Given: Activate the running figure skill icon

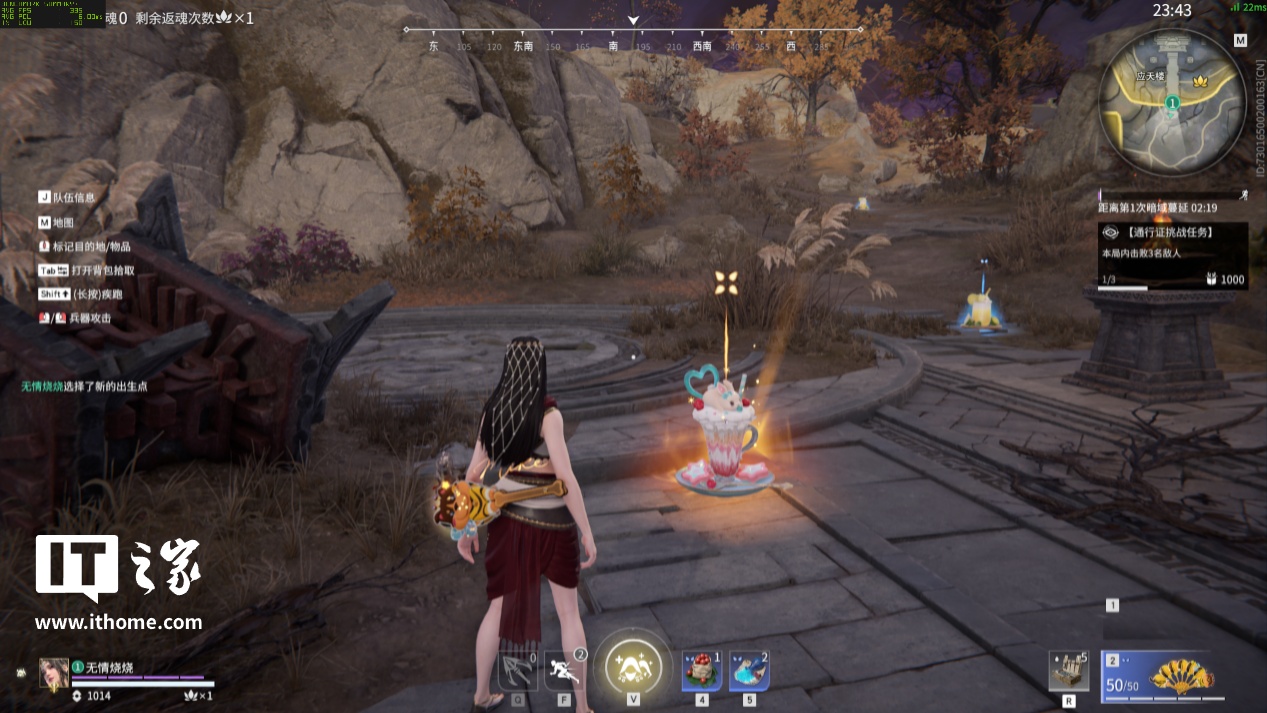Looking at the screenshot, I should (565, 671).
